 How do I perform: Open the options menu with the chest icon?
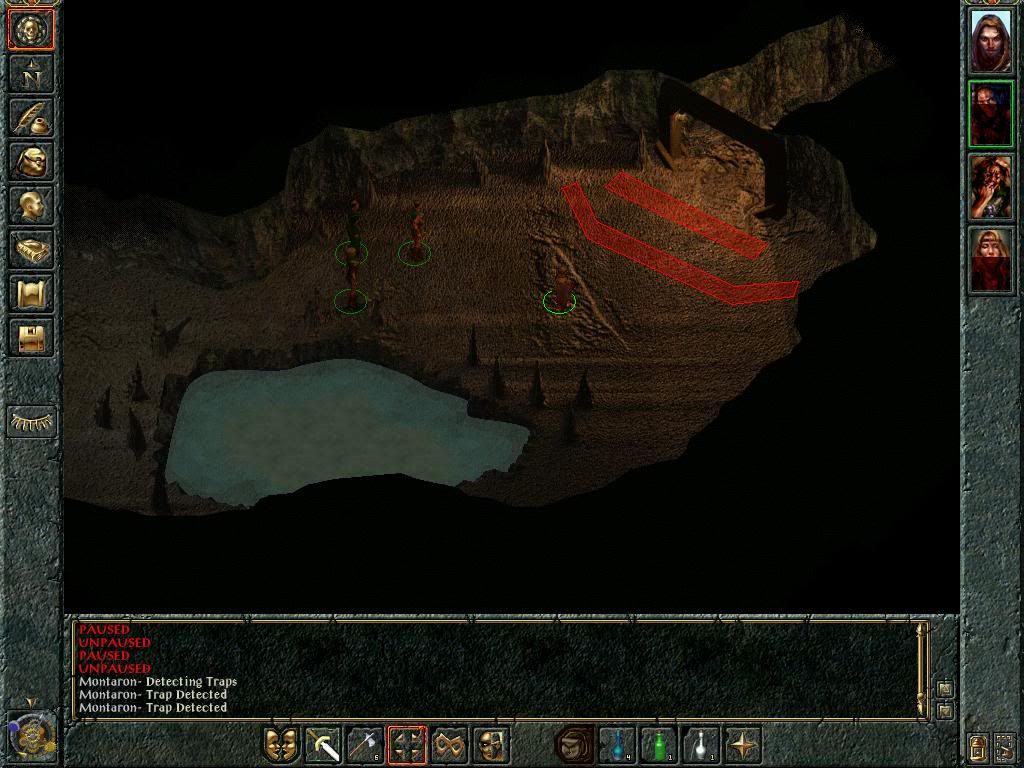point(30,338)
